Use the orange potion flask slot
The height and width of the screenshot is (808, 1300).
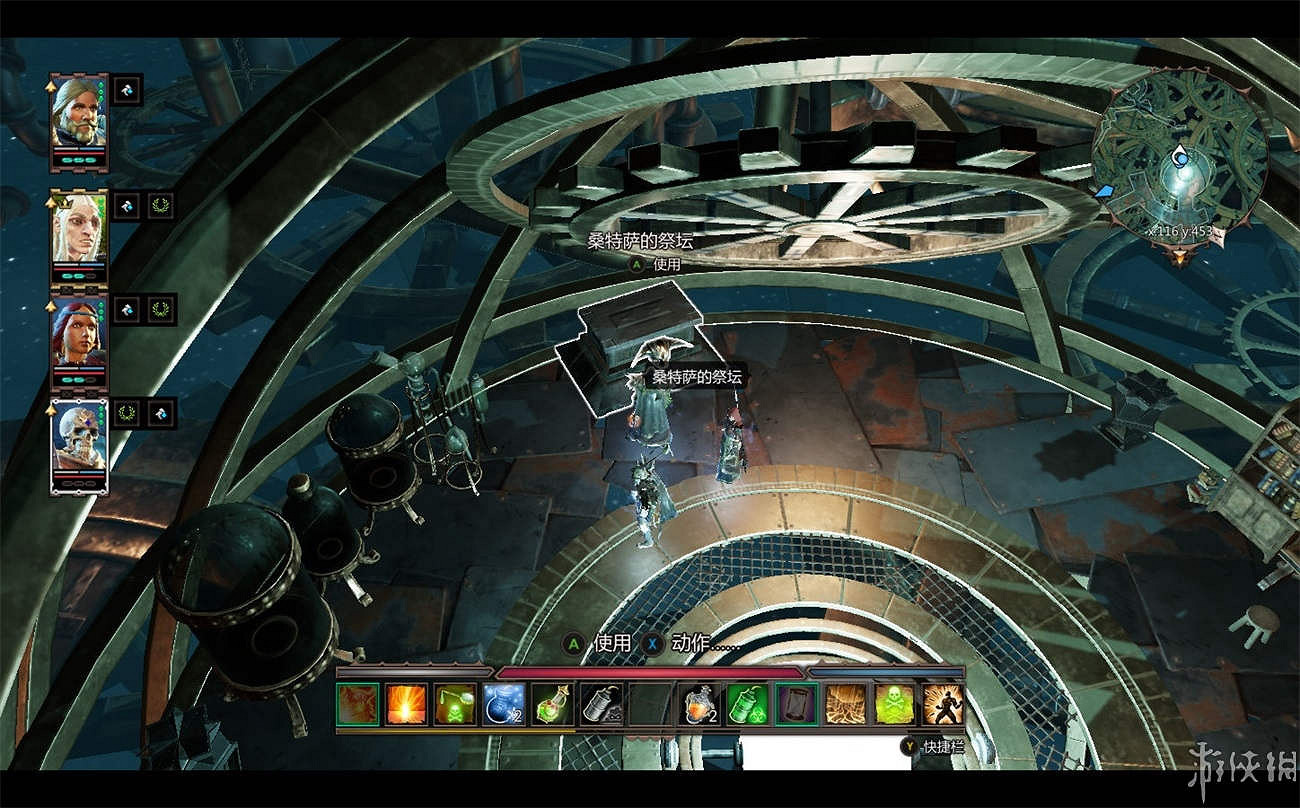coord(699,704)
